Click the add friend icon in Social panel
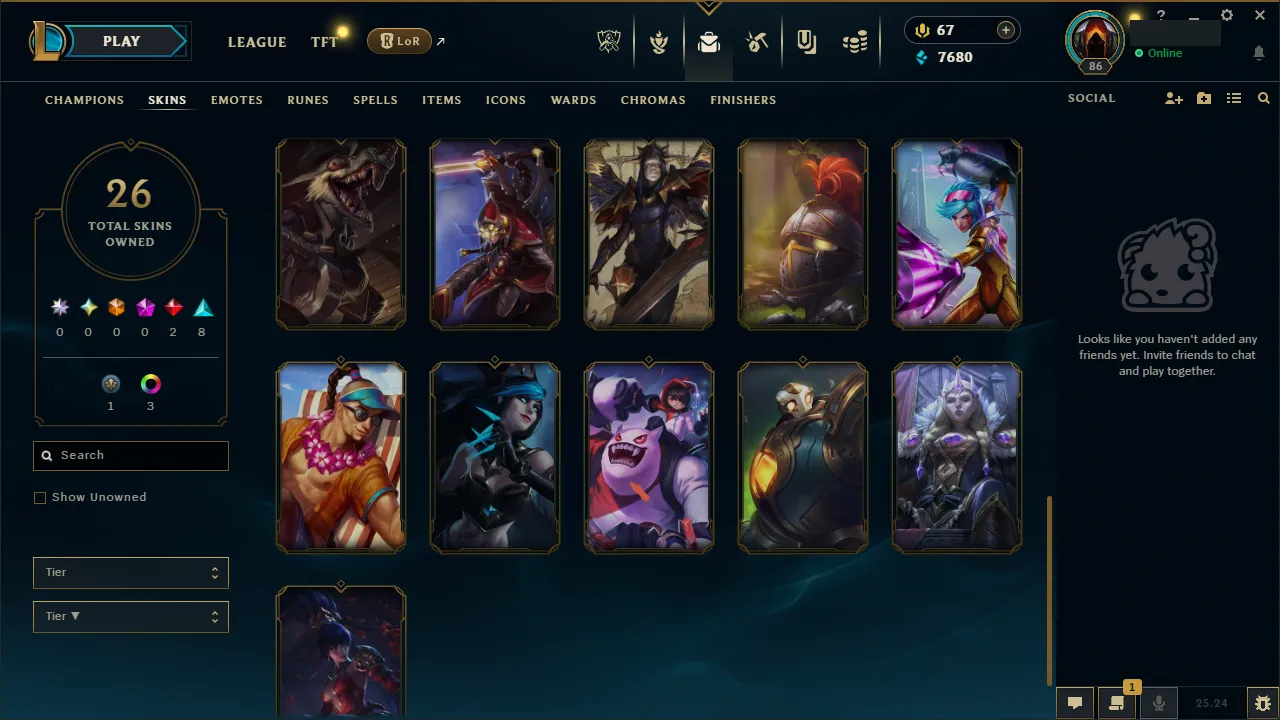 [x=1173, y=98]
